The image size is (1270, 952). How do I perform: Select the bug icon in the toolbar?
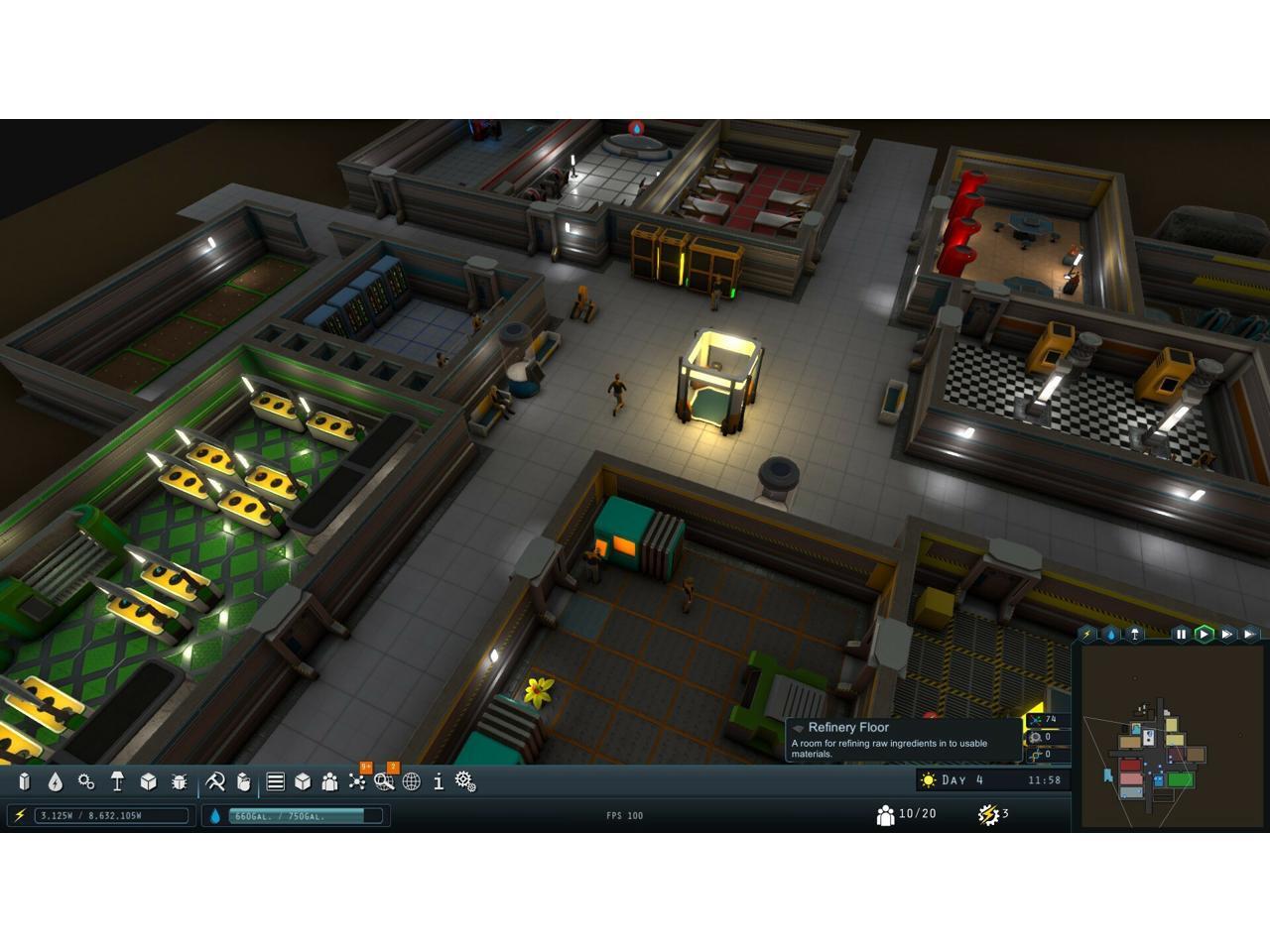tap(179, 782)
